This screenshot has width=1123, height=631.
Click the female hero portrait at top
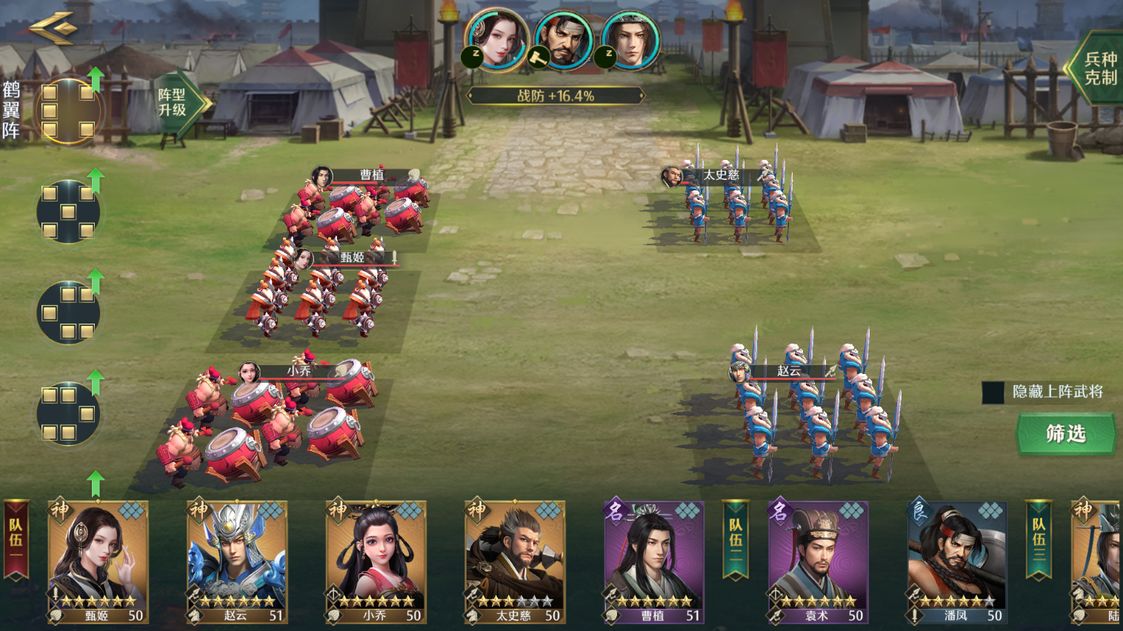(x=497, y=40)
